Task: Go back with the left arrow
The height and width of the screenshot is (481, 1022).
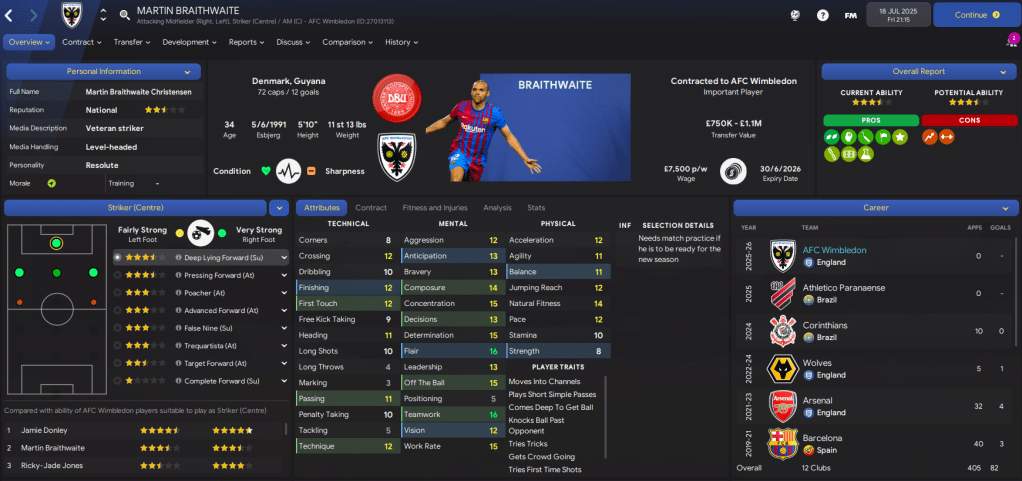Action: pos(11,15)
